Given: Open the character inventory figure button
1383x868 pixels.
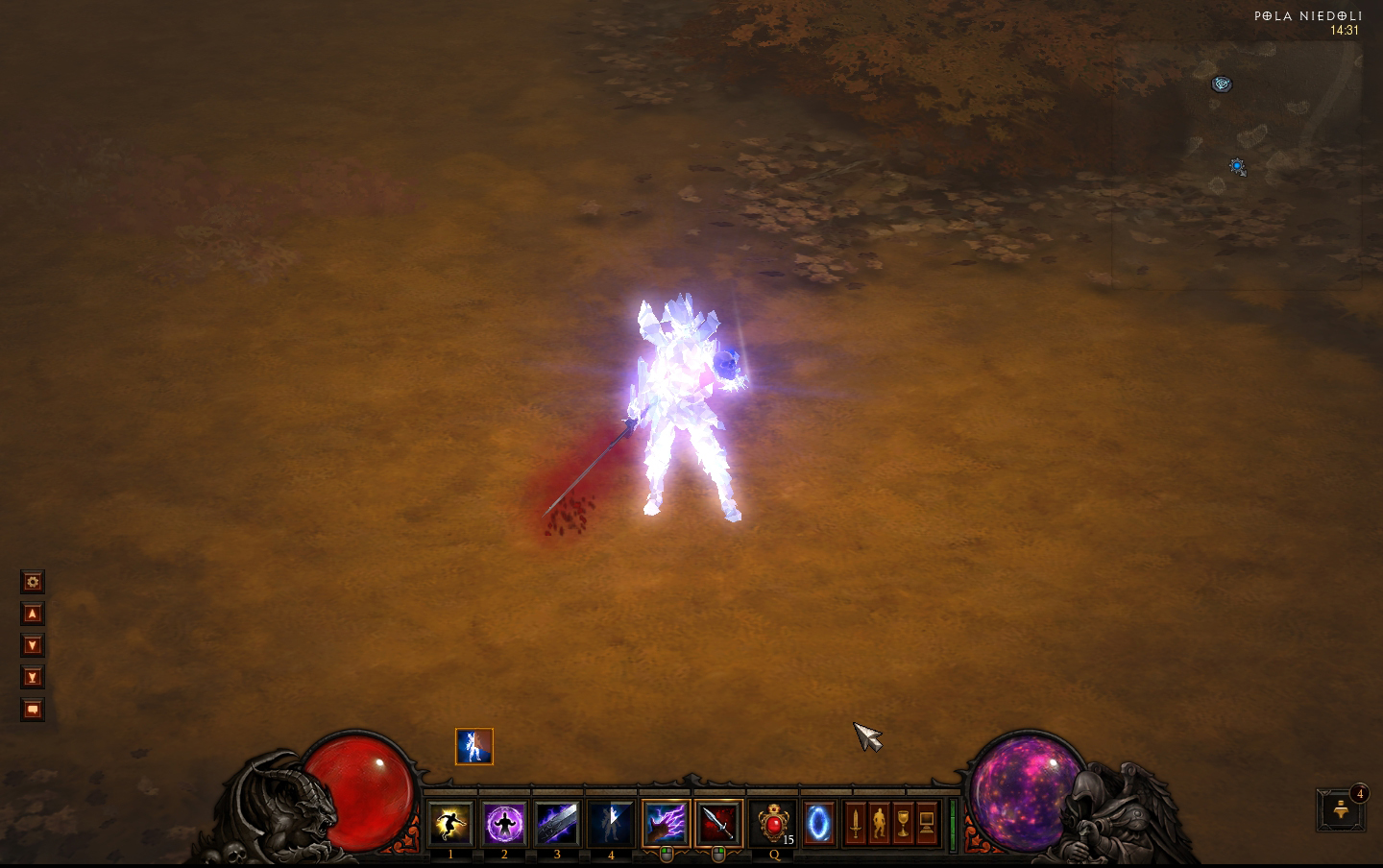Looking at the screenshot, I should coord(879,823).
